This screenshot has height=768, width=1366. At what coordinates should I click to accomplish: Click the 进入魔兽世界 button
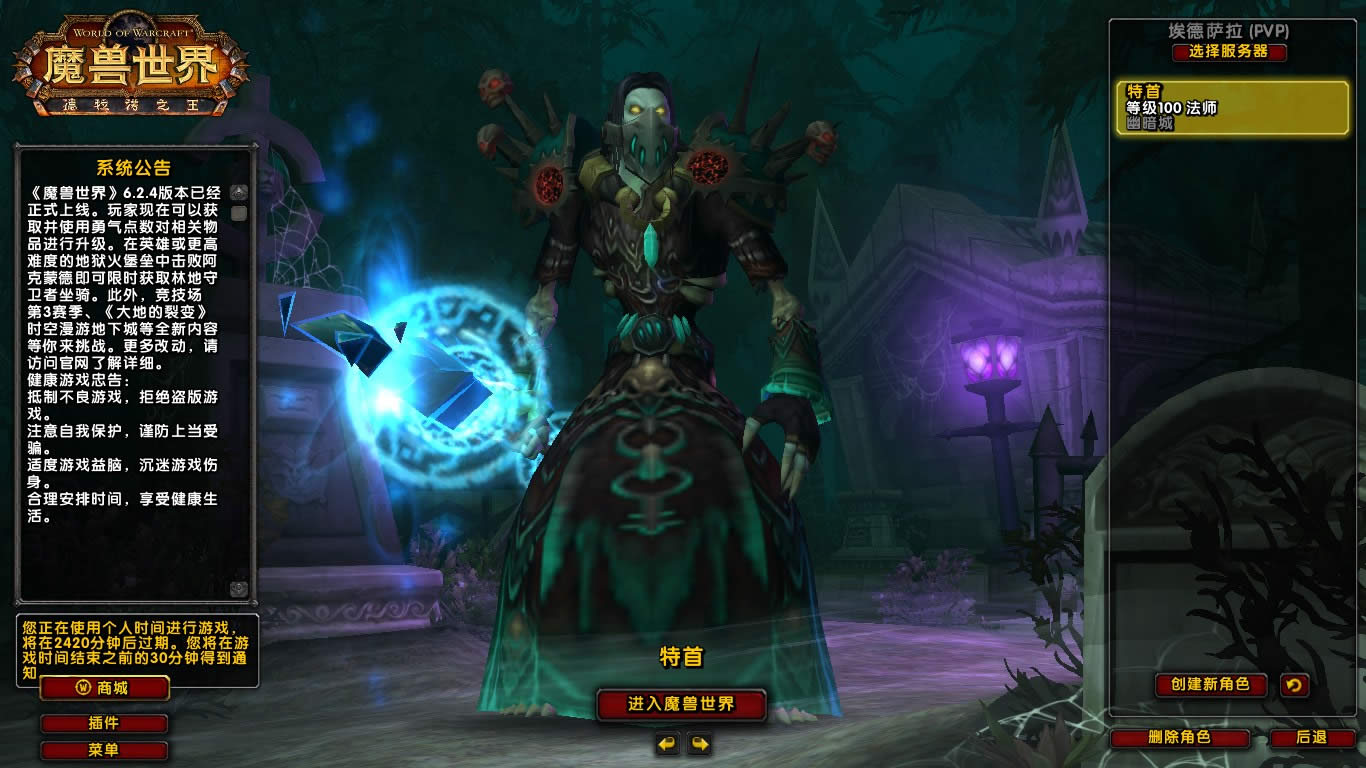click(x=681, y=704)
